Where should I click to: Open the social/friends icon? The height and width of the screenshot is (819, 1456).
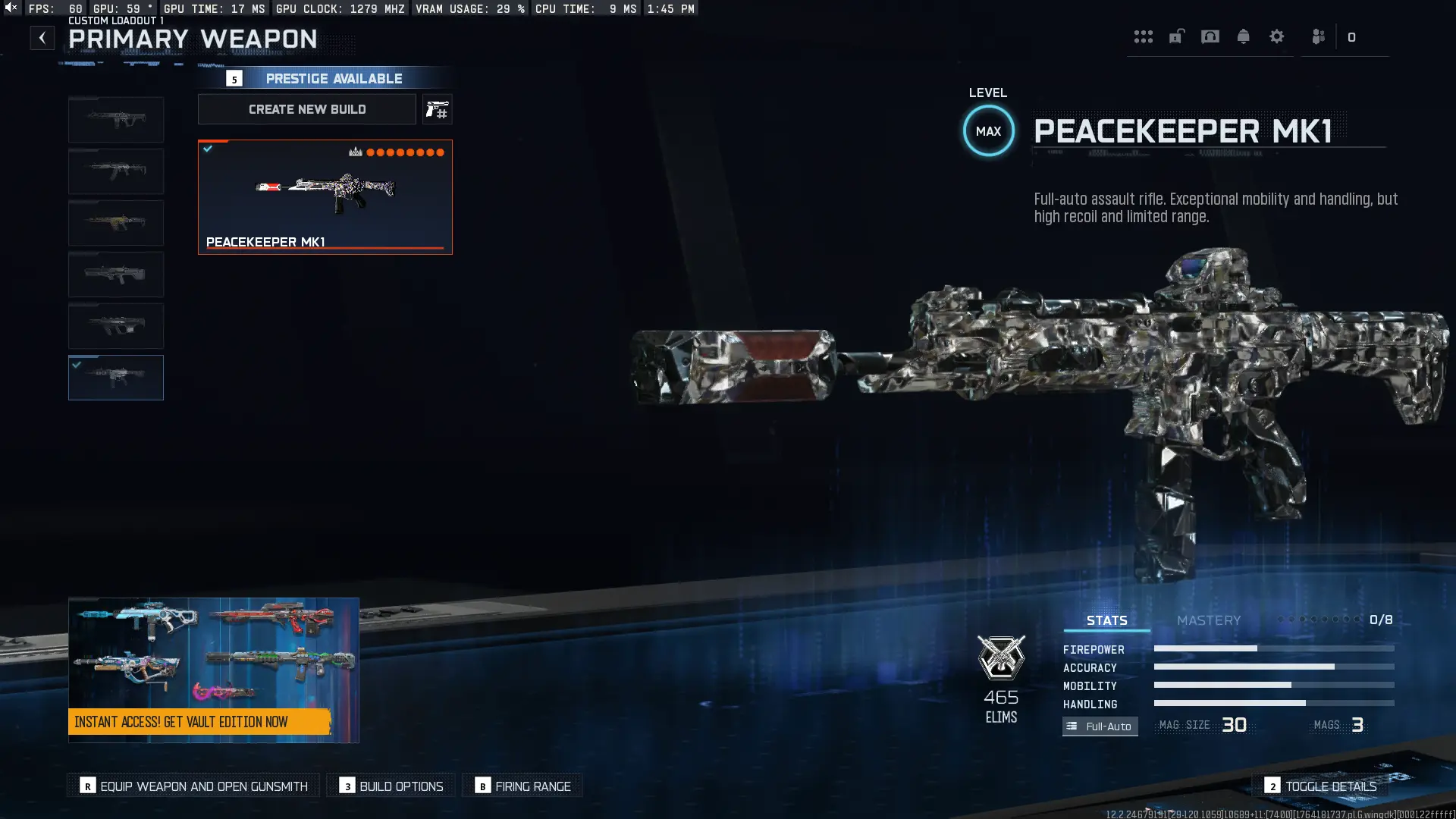(1317, 36)
